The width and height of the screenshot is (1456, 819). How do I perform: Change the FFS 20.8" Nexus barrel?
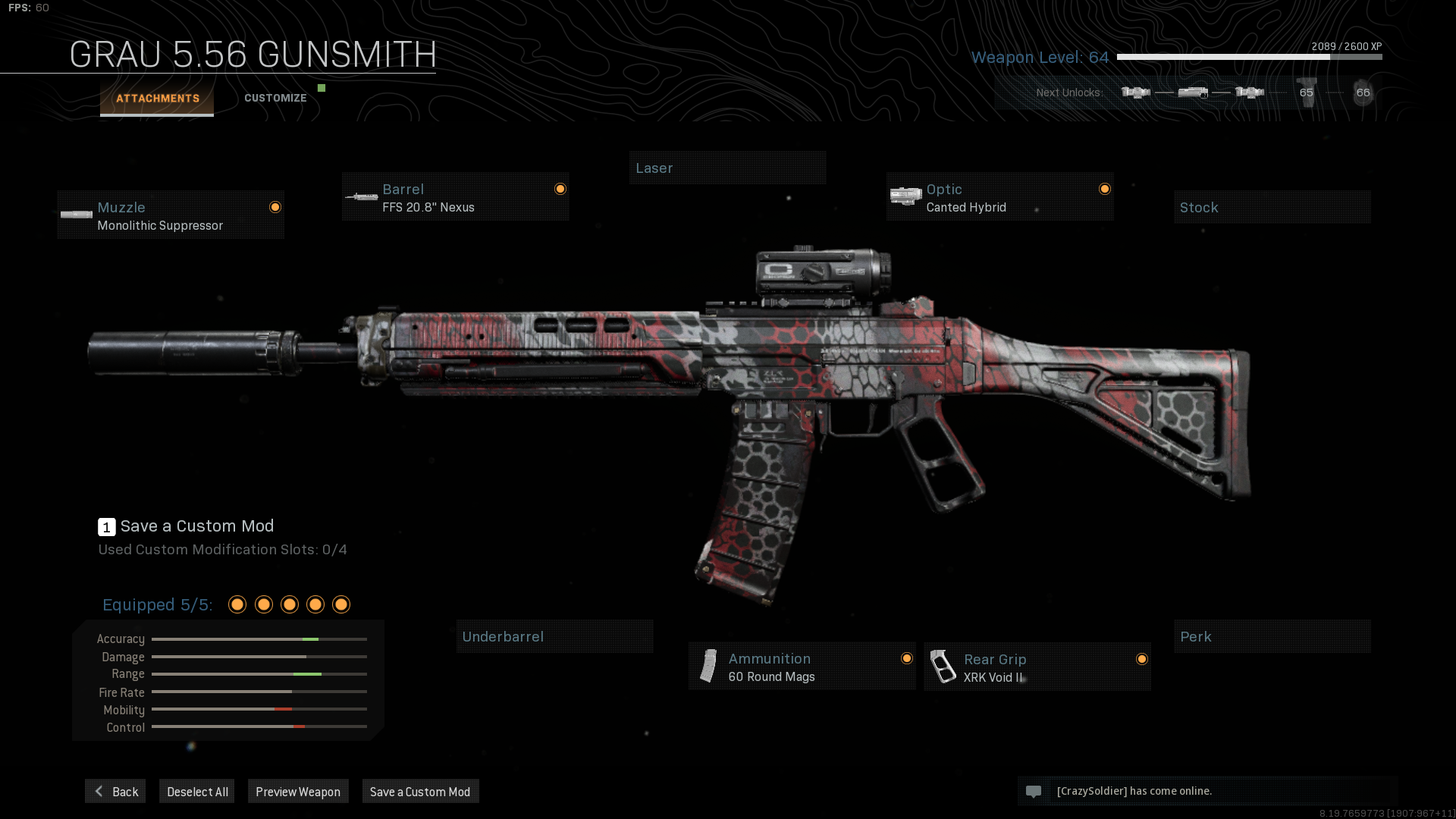coord(455,197)
